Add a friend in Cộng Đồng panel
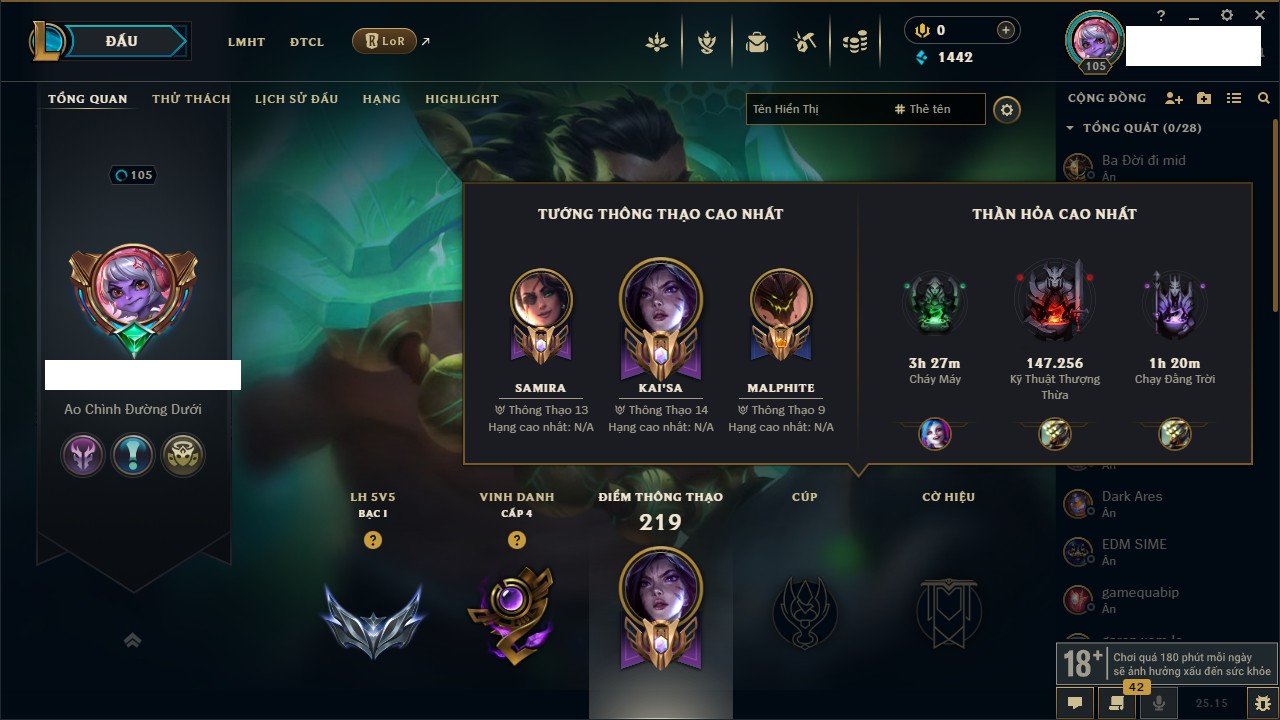Screen dimensions: 1280x720 pos(1174,98)
